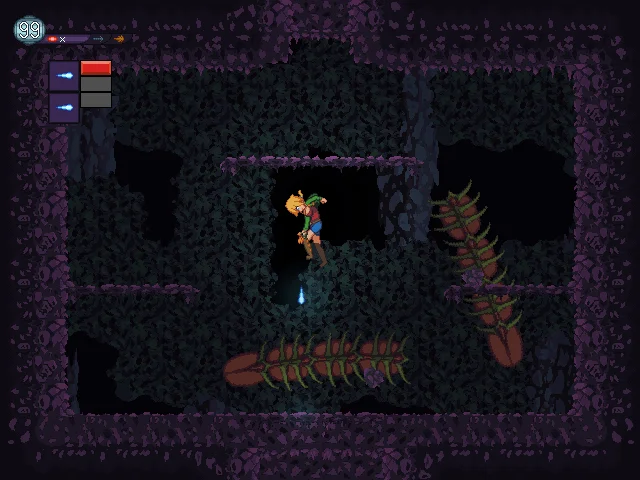Viewport: 640px width, 480px height.
Task: Select the red missile weapon icon
Action: coord(52,39)
